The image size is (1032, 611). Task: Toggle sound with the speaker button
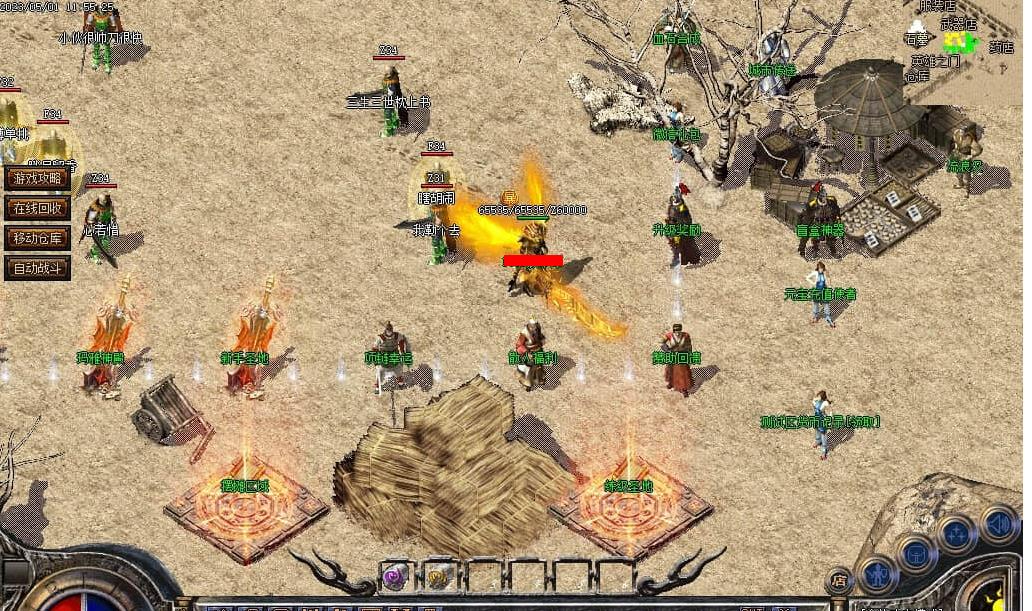(998, 522)
